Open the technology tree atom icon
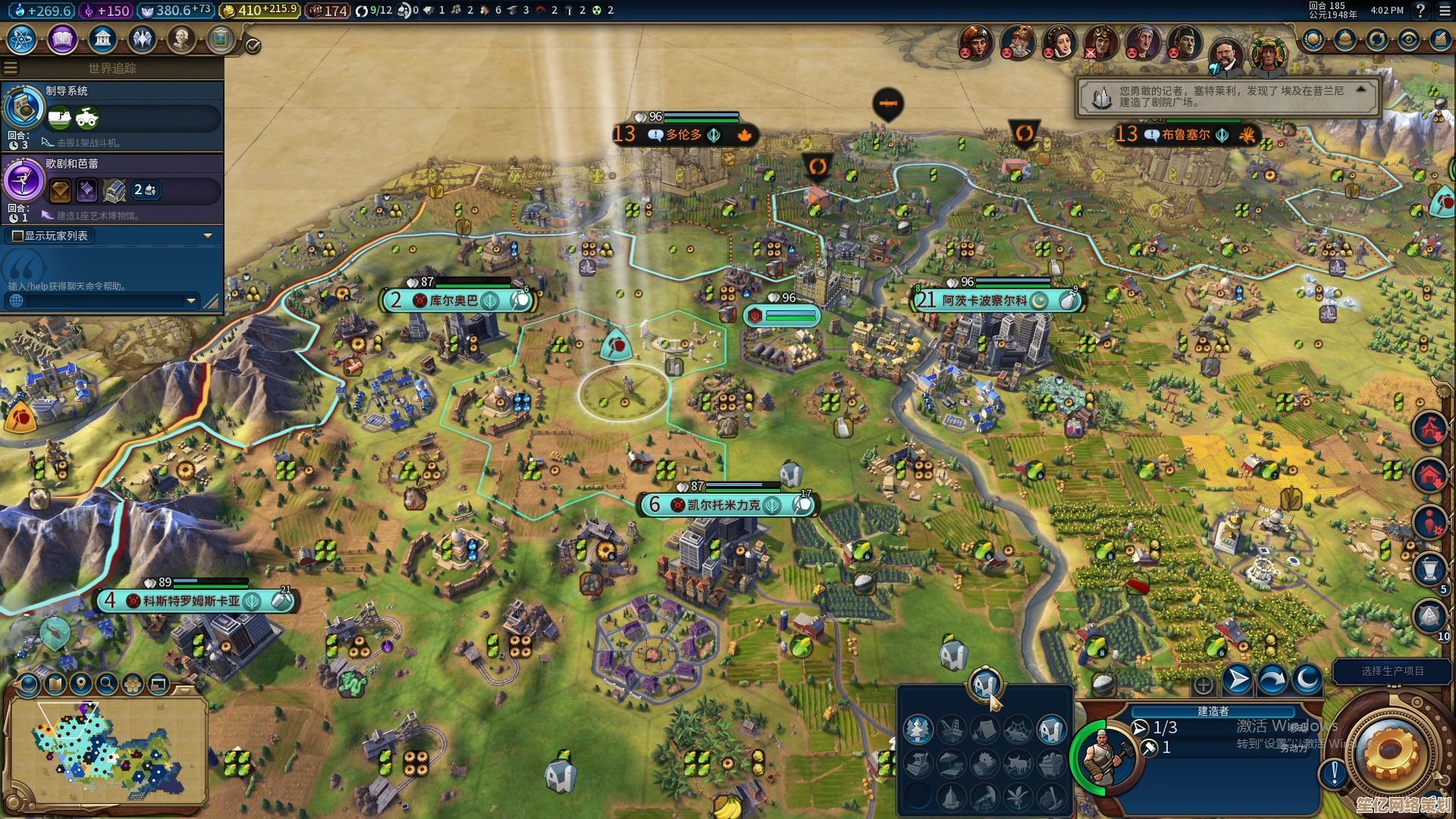 click(x=22, y=39)
